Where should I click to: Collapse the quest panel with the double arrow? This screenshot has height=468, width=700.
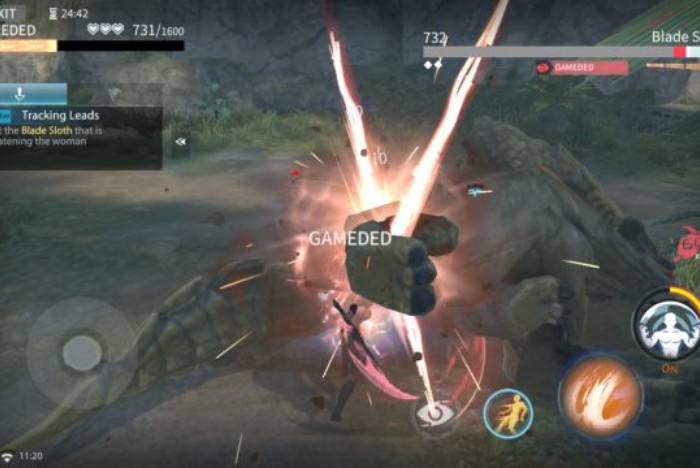click(x=180, y=142)
